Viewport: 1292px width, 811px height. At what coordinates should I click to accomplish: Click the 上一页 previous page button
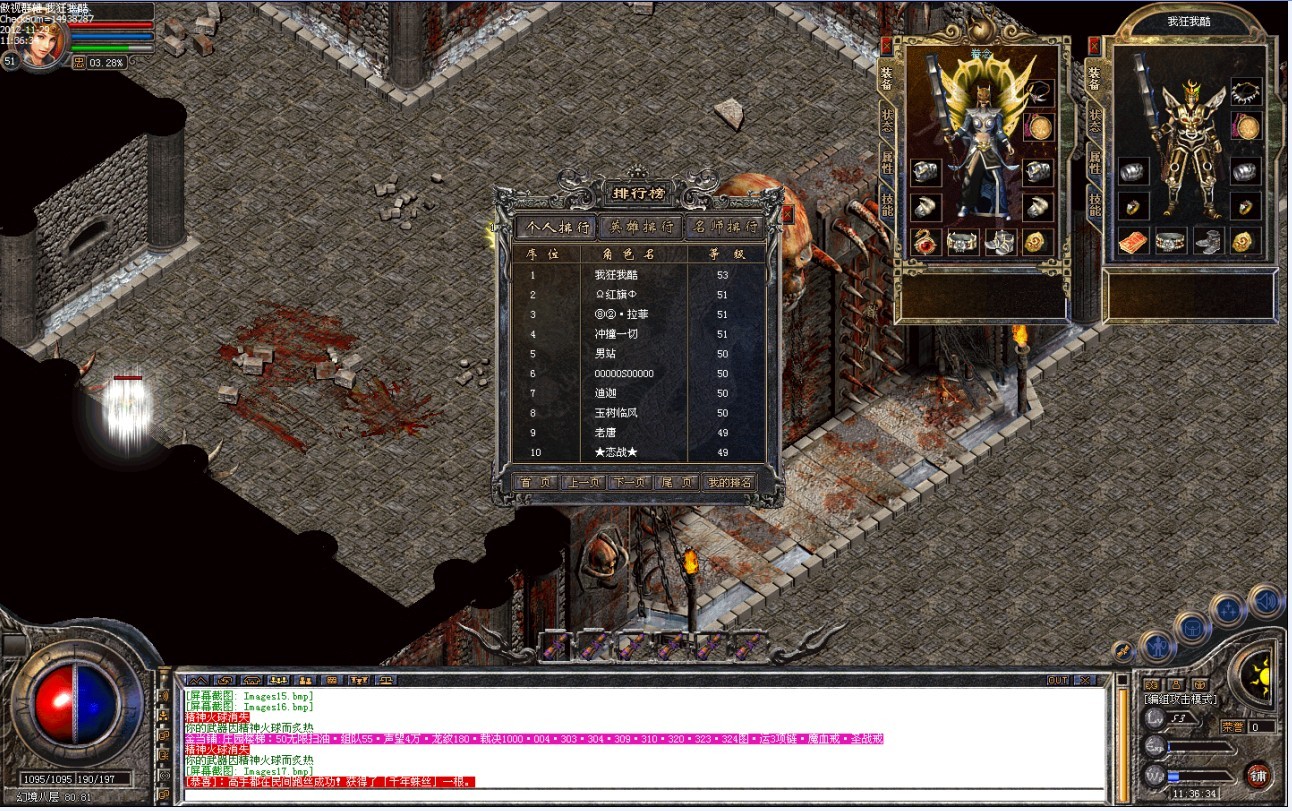(581, 482)
